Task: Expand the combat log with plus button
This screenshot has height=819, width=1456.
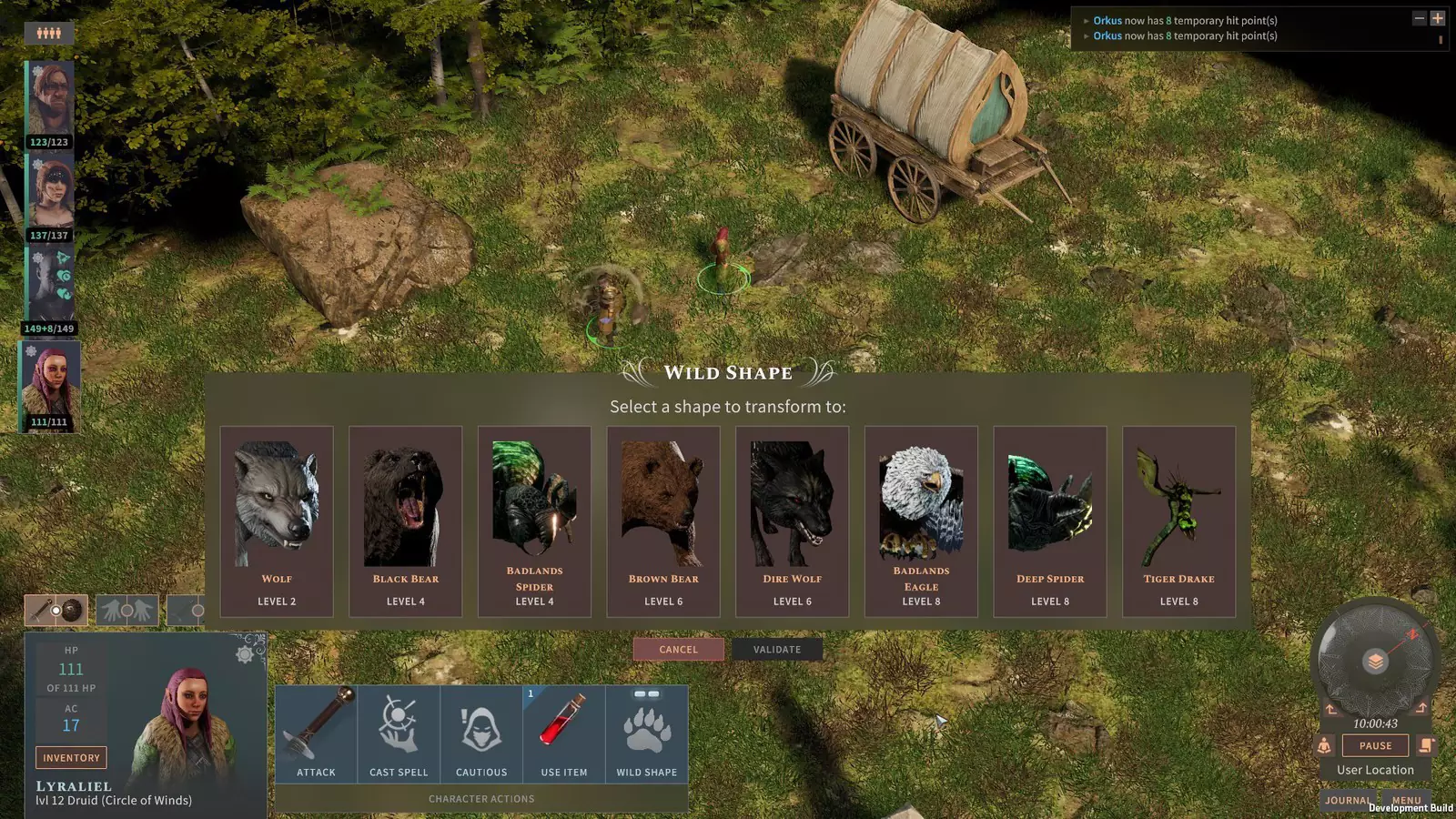Action: click(x=1438, y=18)
